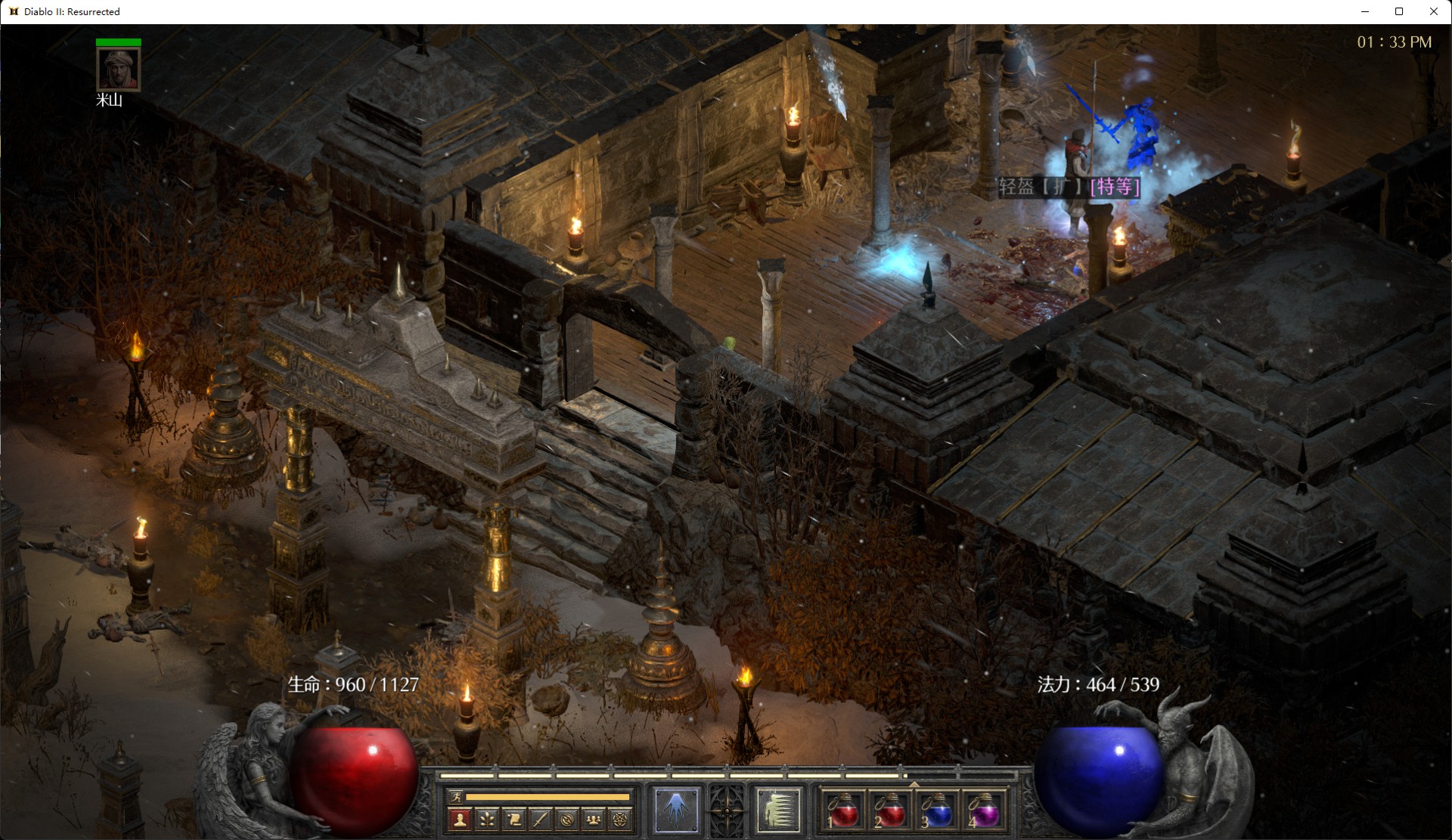This screenshot has width=1452, height=840.
Task: Toggle the run/walk button
Action: pos(455,797)
